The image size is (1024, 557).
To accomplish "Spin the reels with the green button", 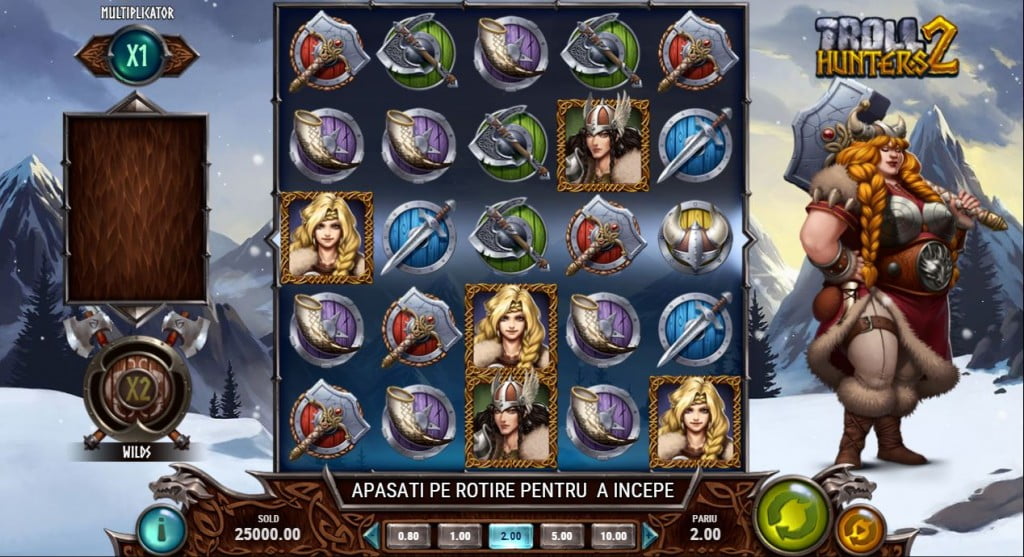I will pos(793,516).
